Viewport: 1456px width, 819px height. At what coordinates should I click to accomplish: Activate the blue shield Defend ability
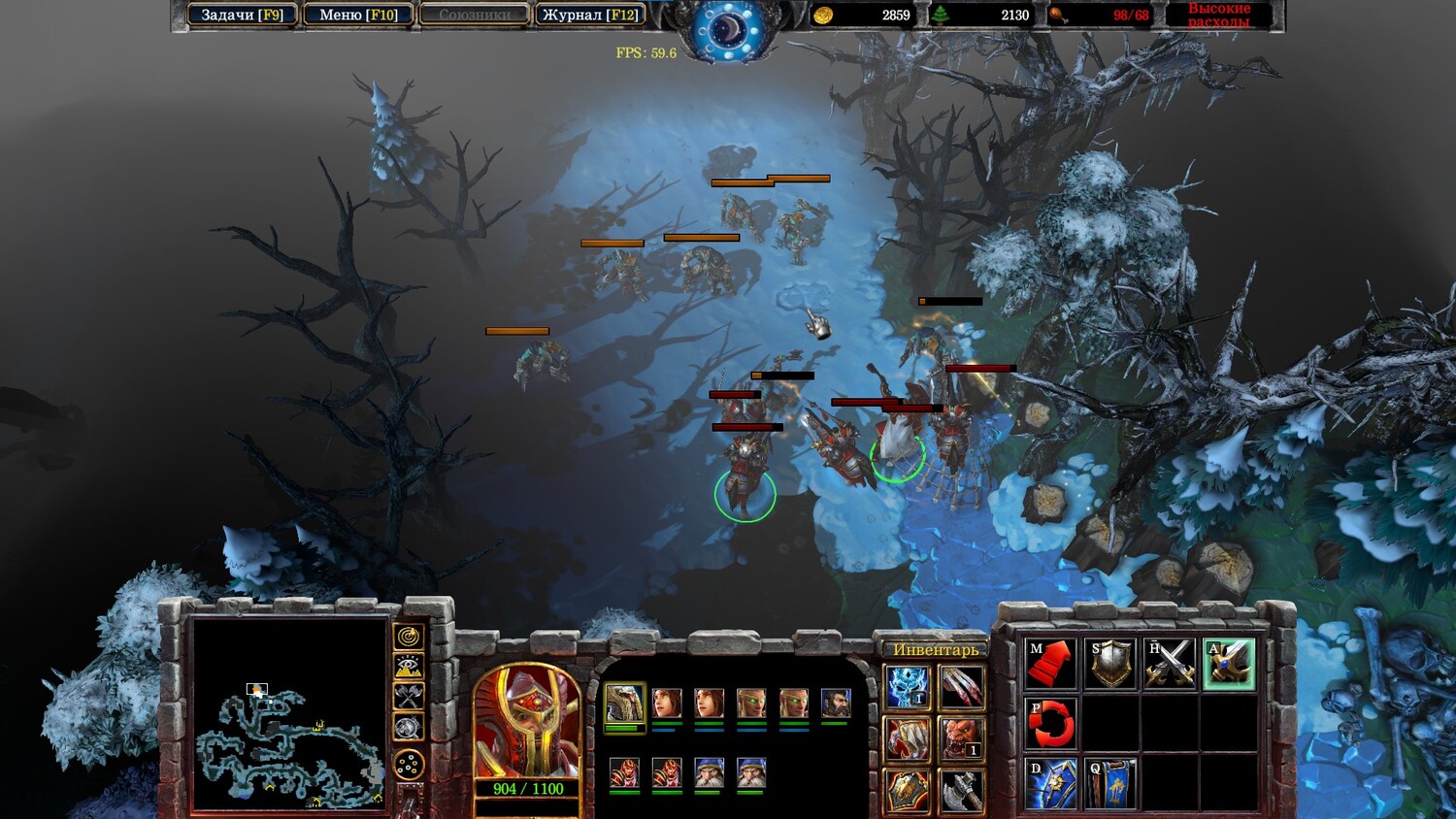point(1051,783)
